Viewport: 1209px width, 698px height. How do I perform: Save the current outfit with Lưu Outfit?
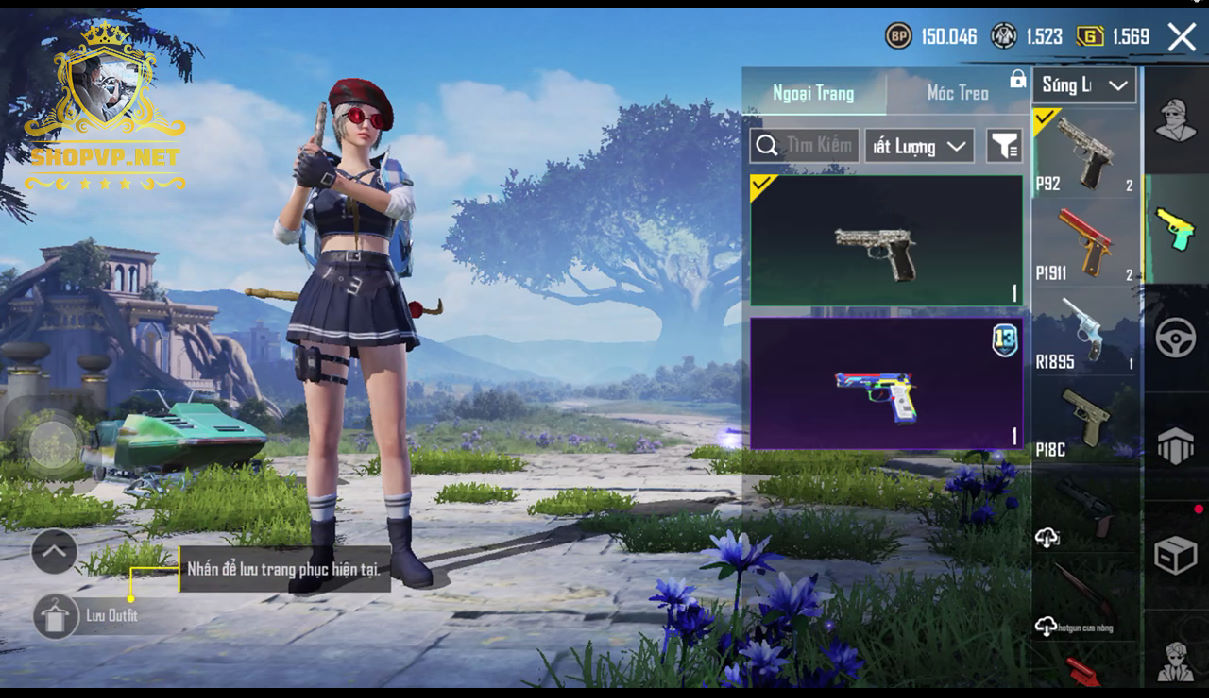56,616
